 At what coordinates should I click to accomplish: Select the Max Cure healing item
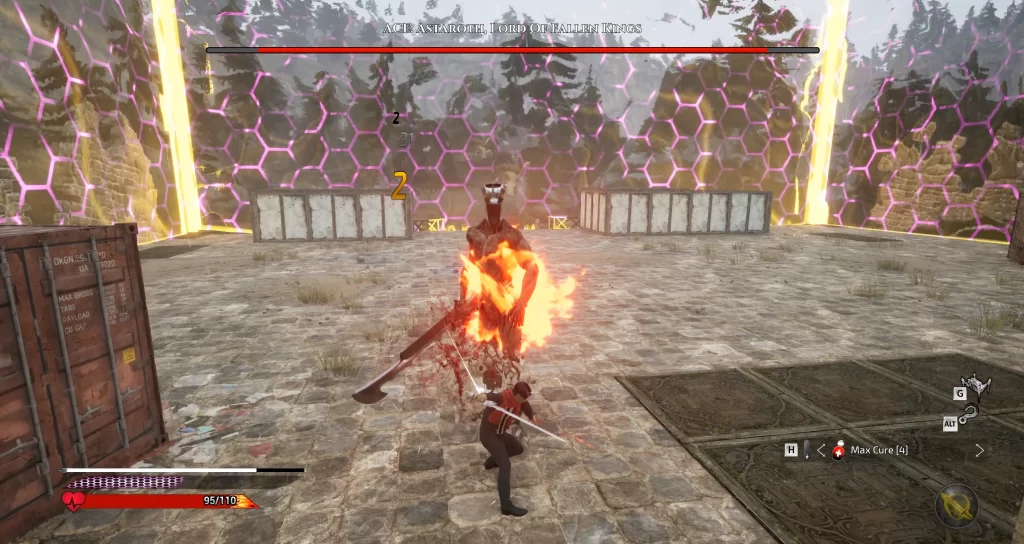[840, 450]
